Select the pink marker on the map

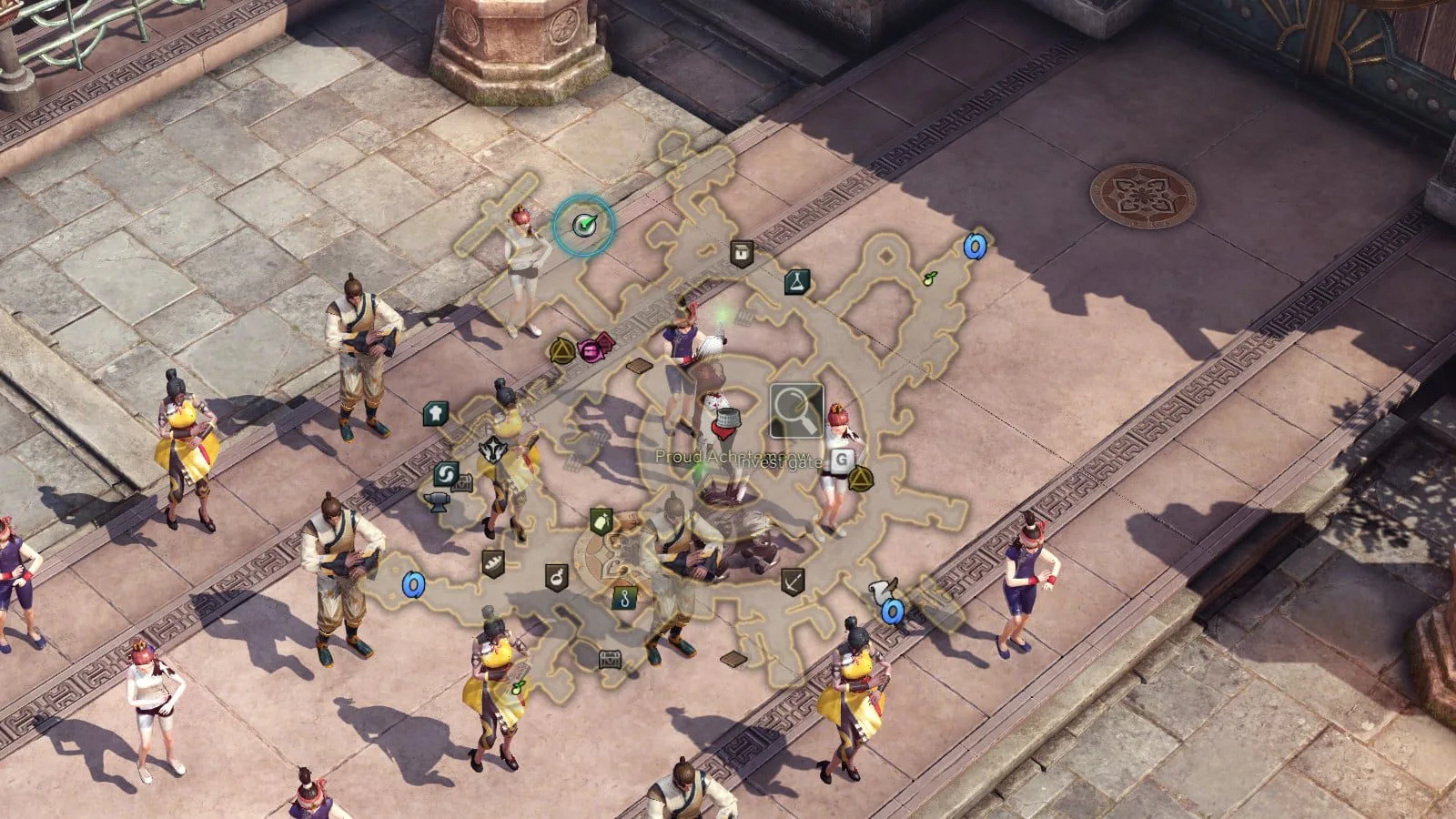pyautogui.click(x=593, y=348)
